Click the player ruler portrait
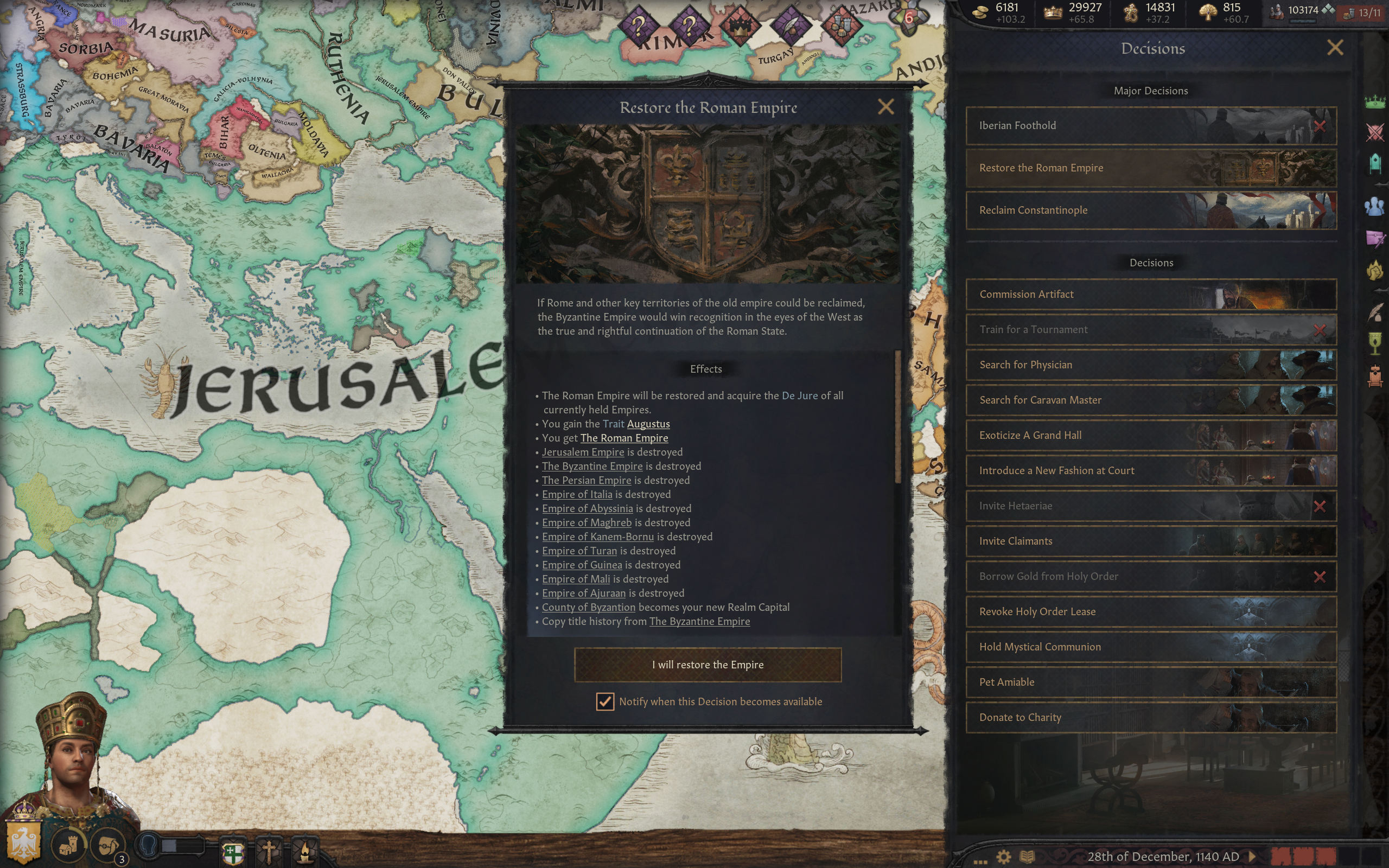Viewport: 1389px width, 868px height. point(72,758)
